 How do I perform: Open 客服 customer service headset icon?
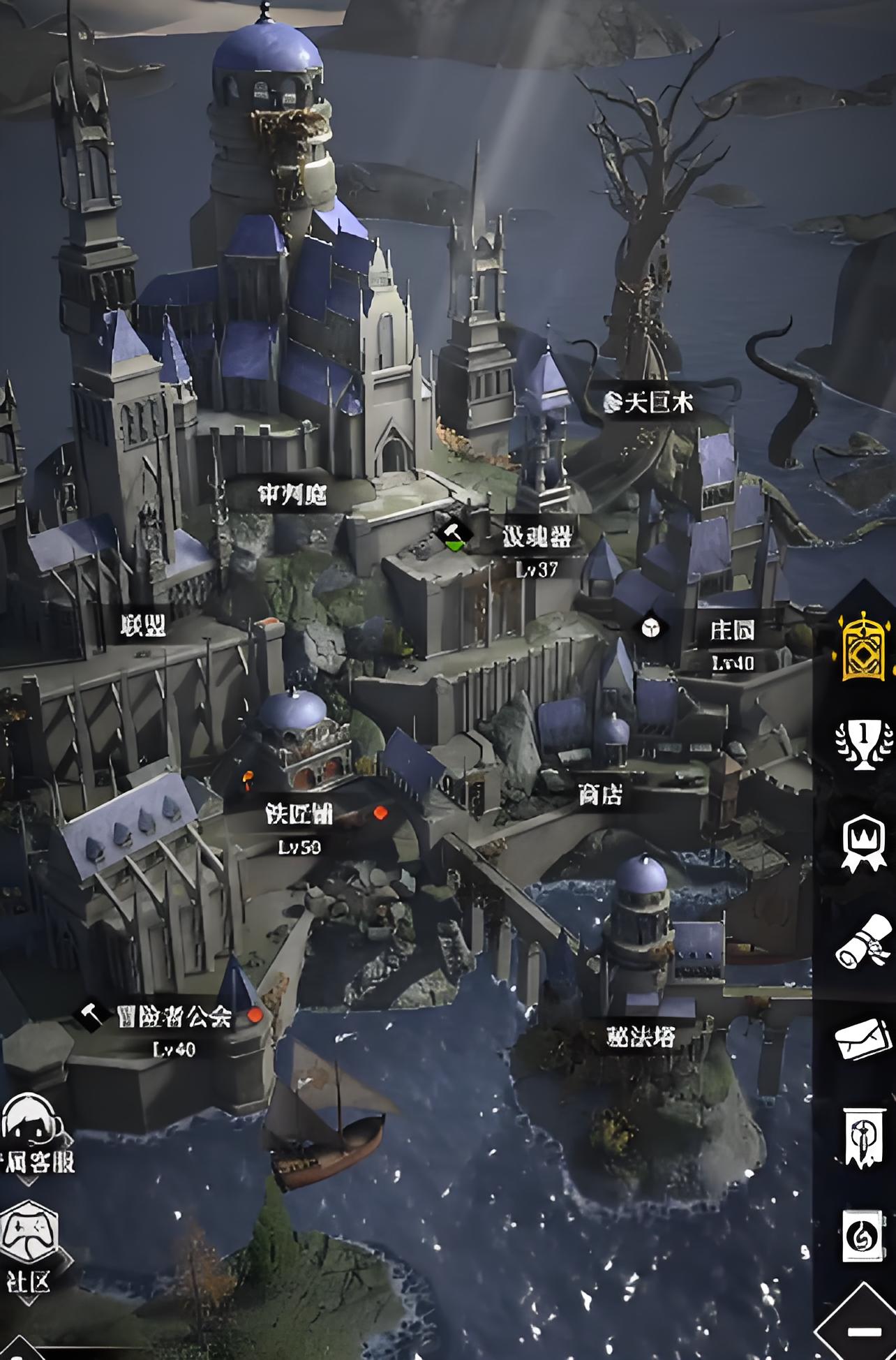(x=31, y=1127)
